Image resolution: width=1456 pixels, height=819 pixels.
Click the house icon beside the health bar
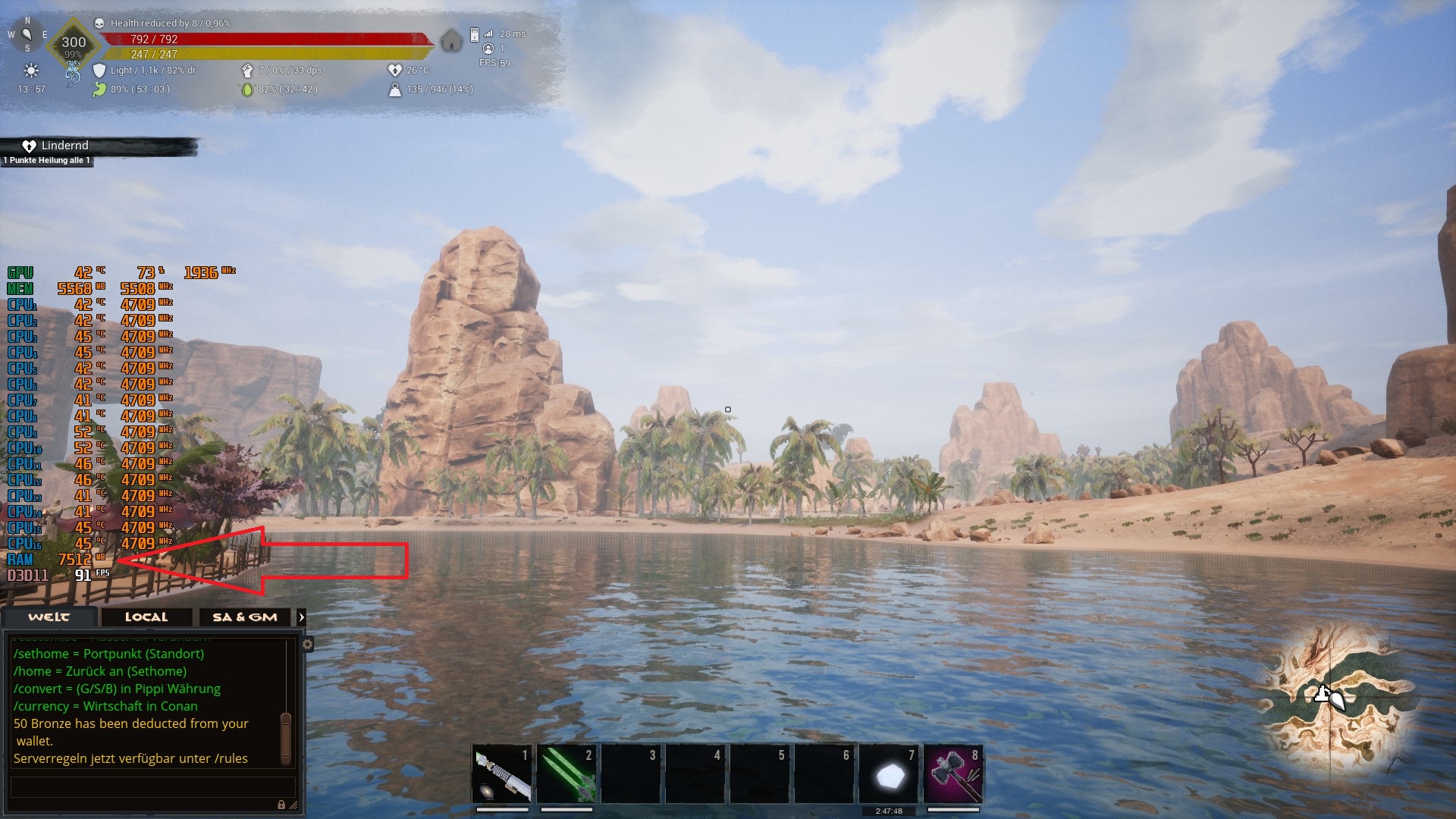coord(451,40)
